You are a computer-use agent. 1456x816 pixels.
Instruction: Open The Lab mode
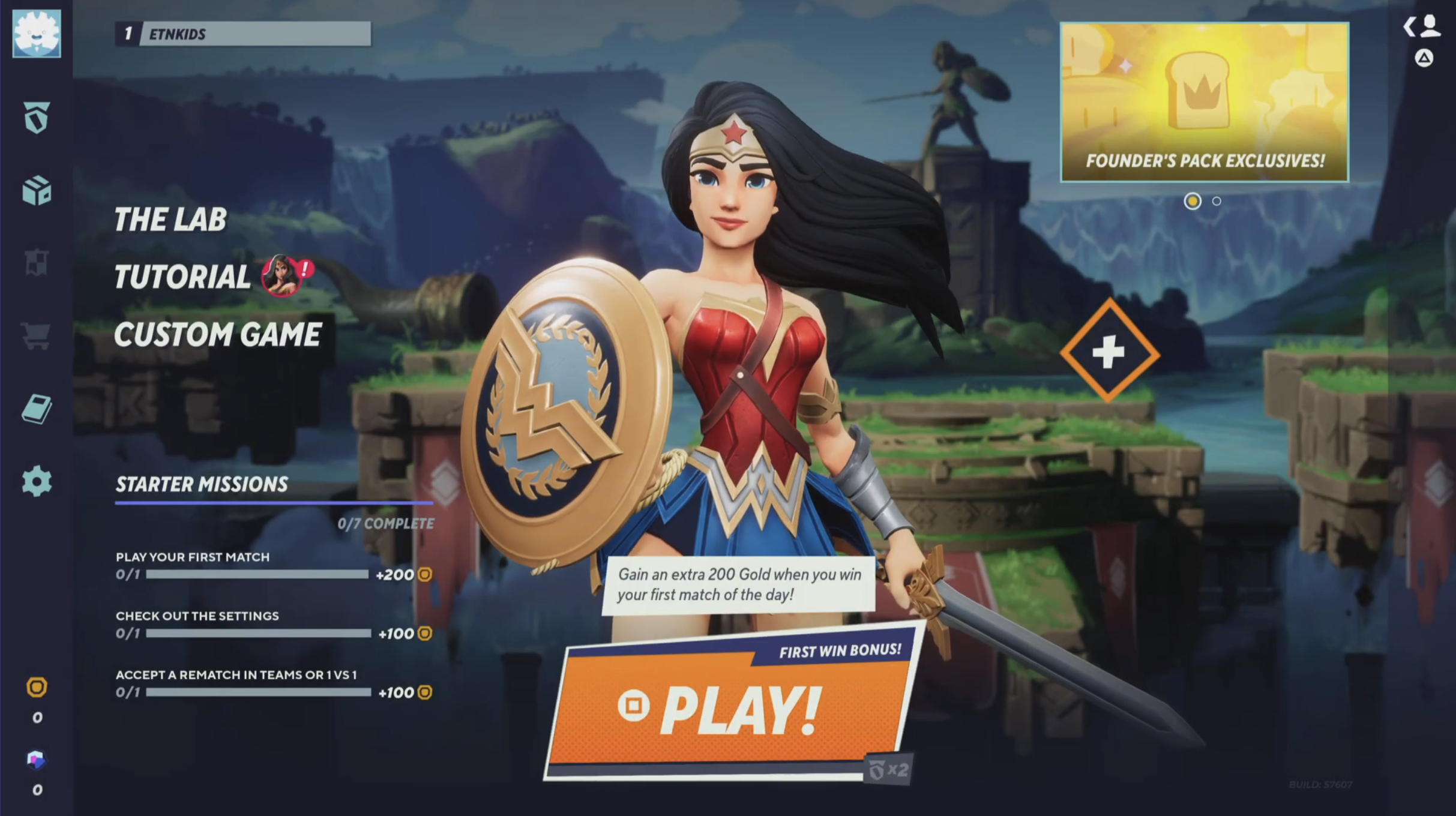170,220
